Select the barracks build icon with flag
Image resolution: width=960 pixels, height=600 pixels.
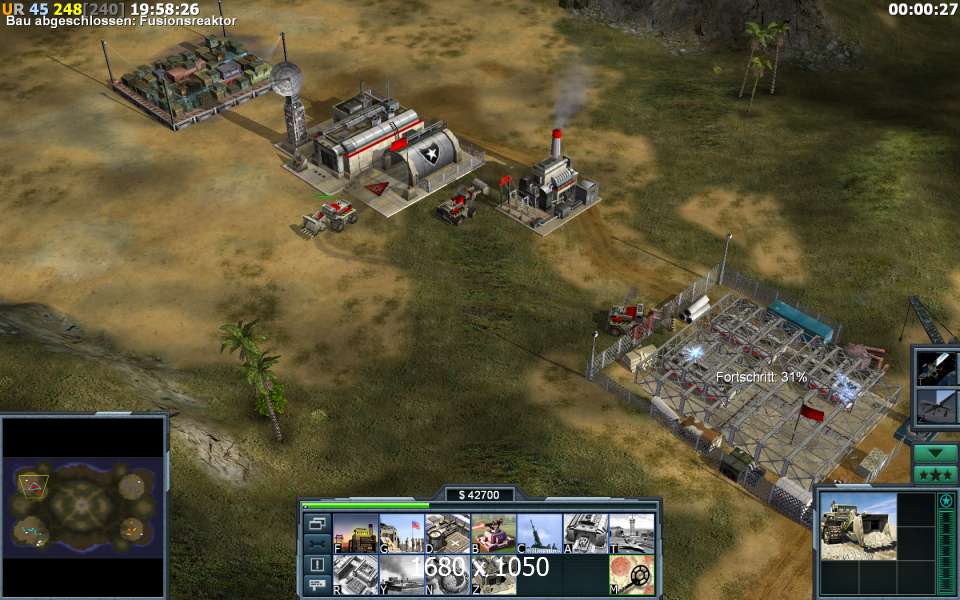401,533
